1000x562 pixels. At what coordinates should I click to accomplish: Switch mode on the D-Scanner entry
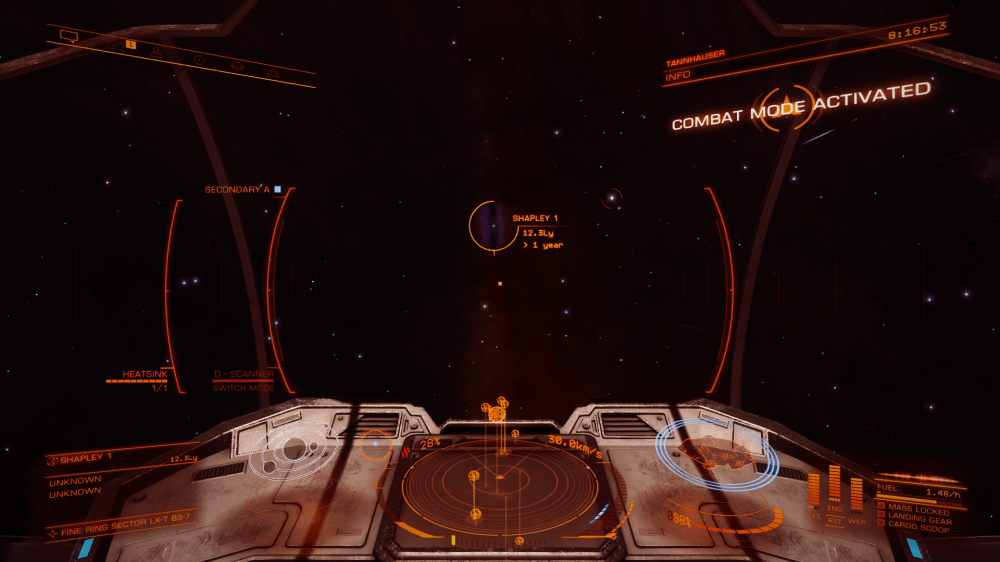tap(242, 381)
